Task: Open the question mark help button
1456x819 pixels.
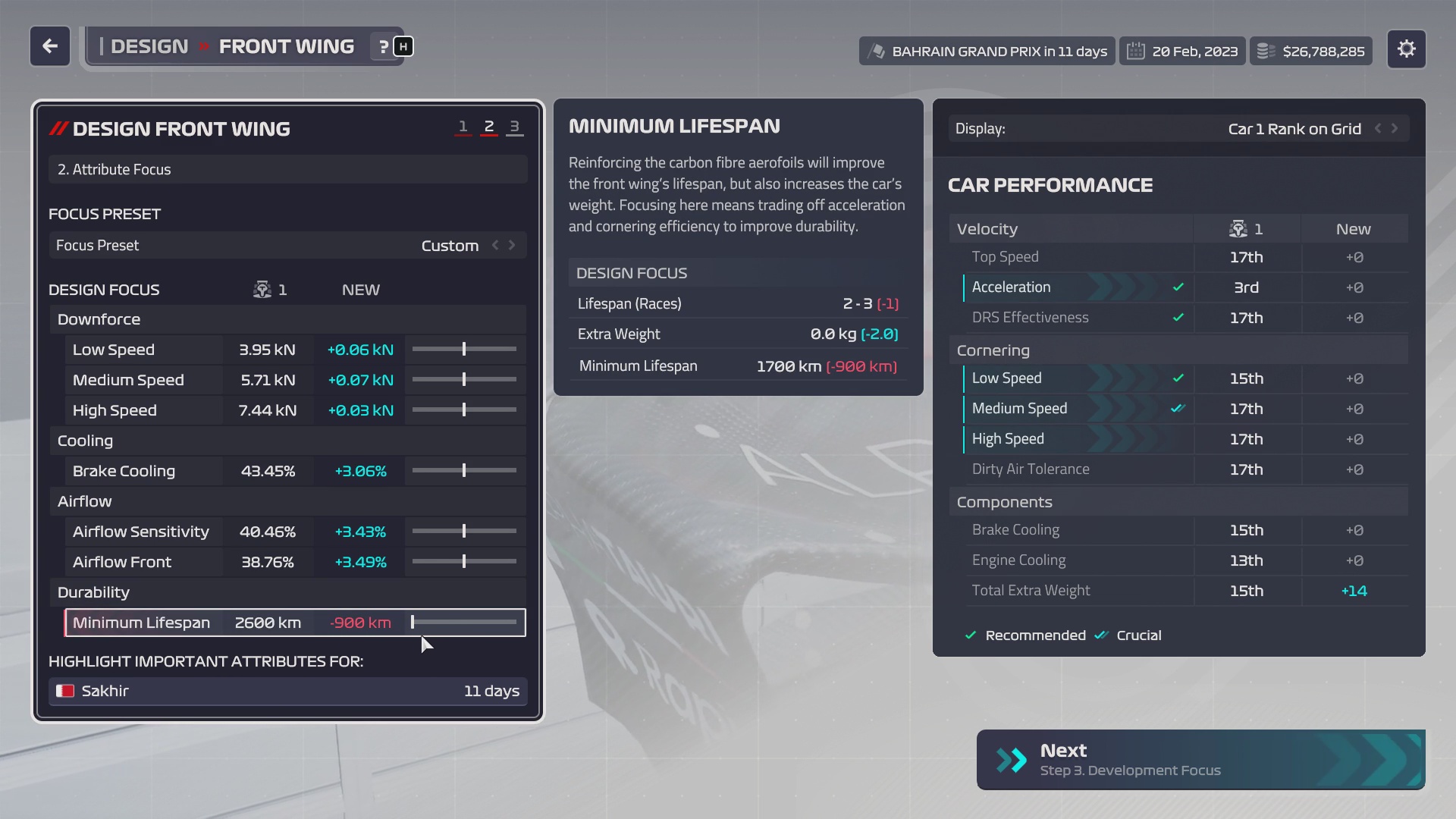Action: (384, 47)
